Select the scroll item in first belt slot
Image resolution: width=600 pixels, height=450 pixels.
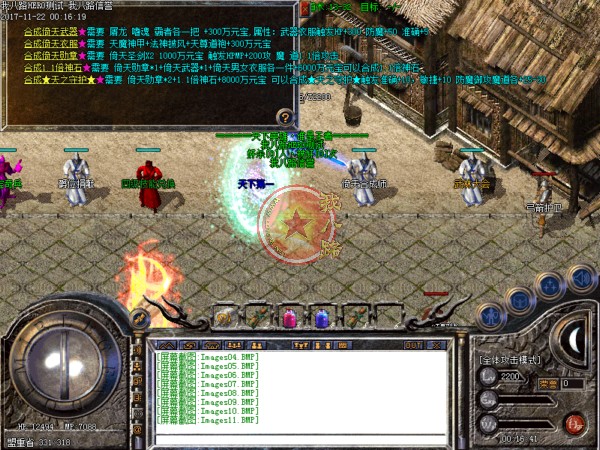[225, 318]
